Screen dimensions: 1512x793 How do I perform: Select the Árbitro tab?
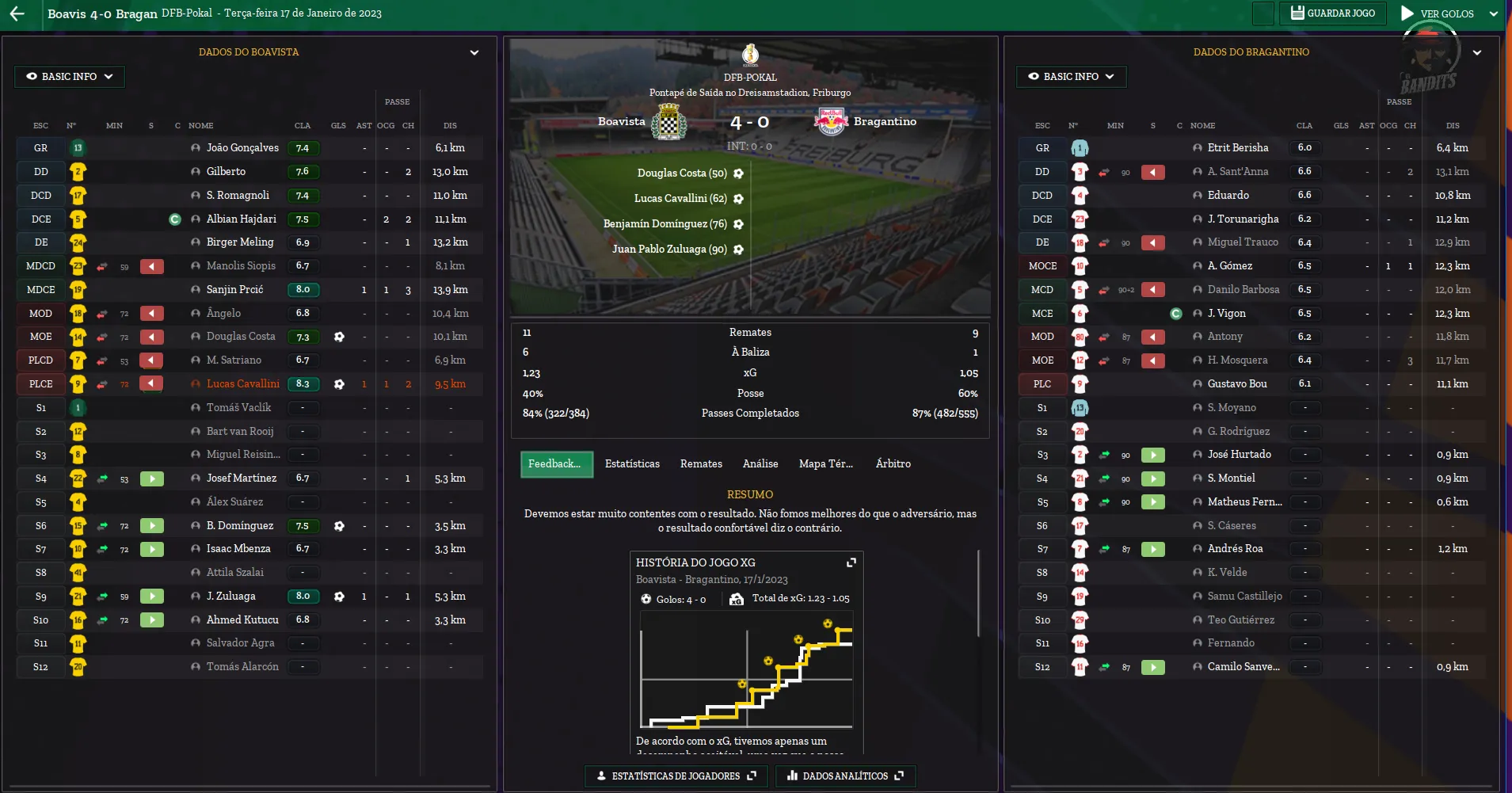893,464
